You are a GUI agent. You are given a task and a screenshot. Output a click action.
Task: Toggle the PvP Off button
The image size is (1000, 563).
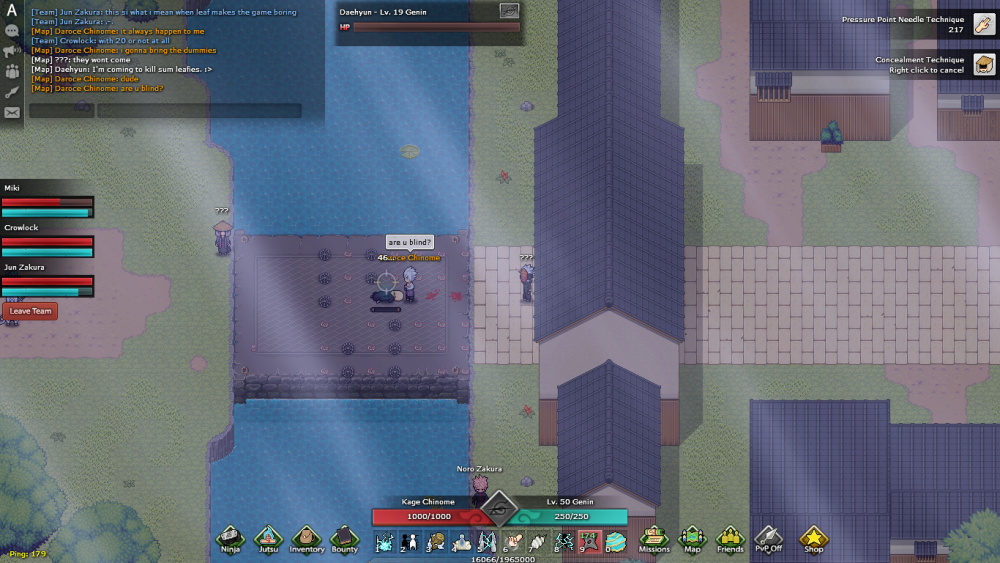768,538
